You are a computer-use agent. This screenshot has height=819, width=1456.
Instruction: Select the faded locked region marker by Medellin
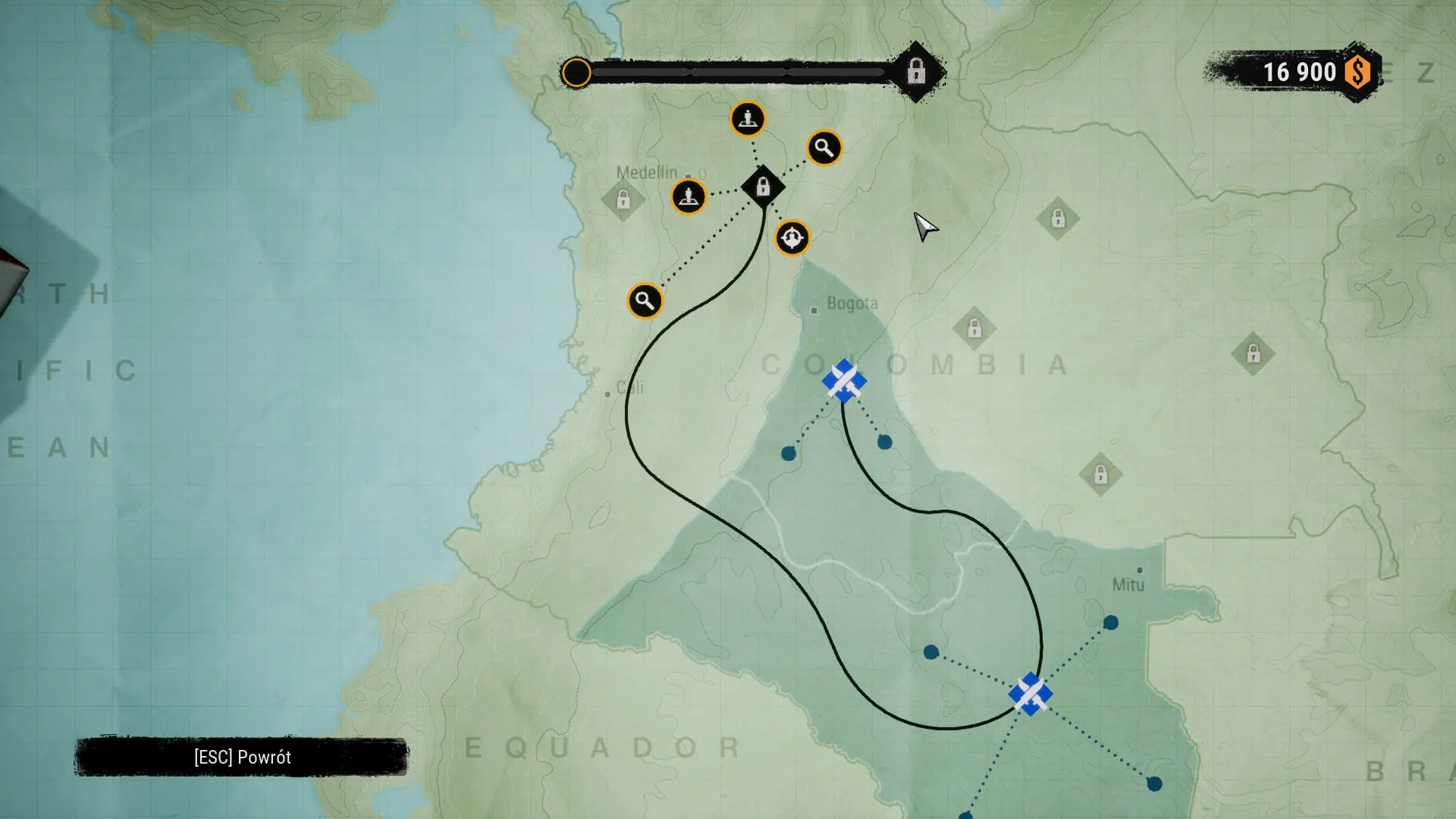[623, 200]
